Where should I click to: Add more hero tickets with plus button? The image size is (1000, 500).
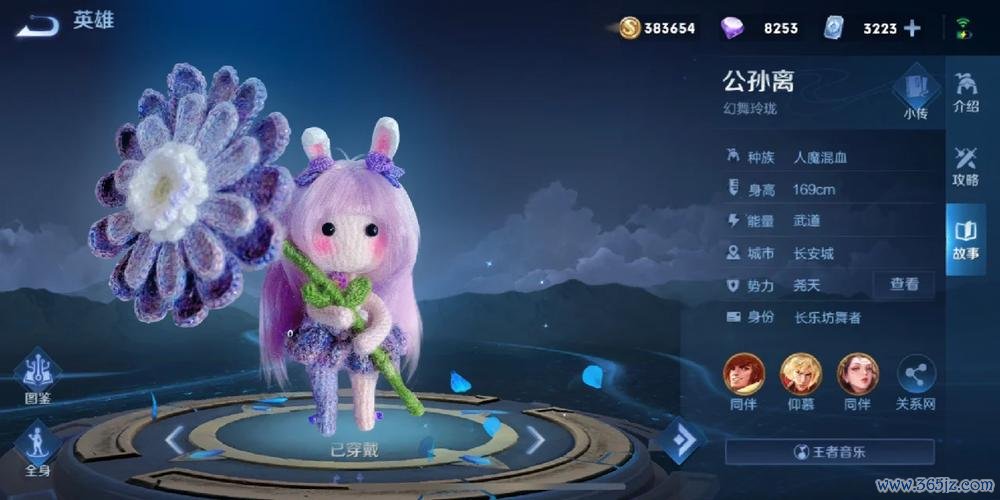click(x=912, y=28)
